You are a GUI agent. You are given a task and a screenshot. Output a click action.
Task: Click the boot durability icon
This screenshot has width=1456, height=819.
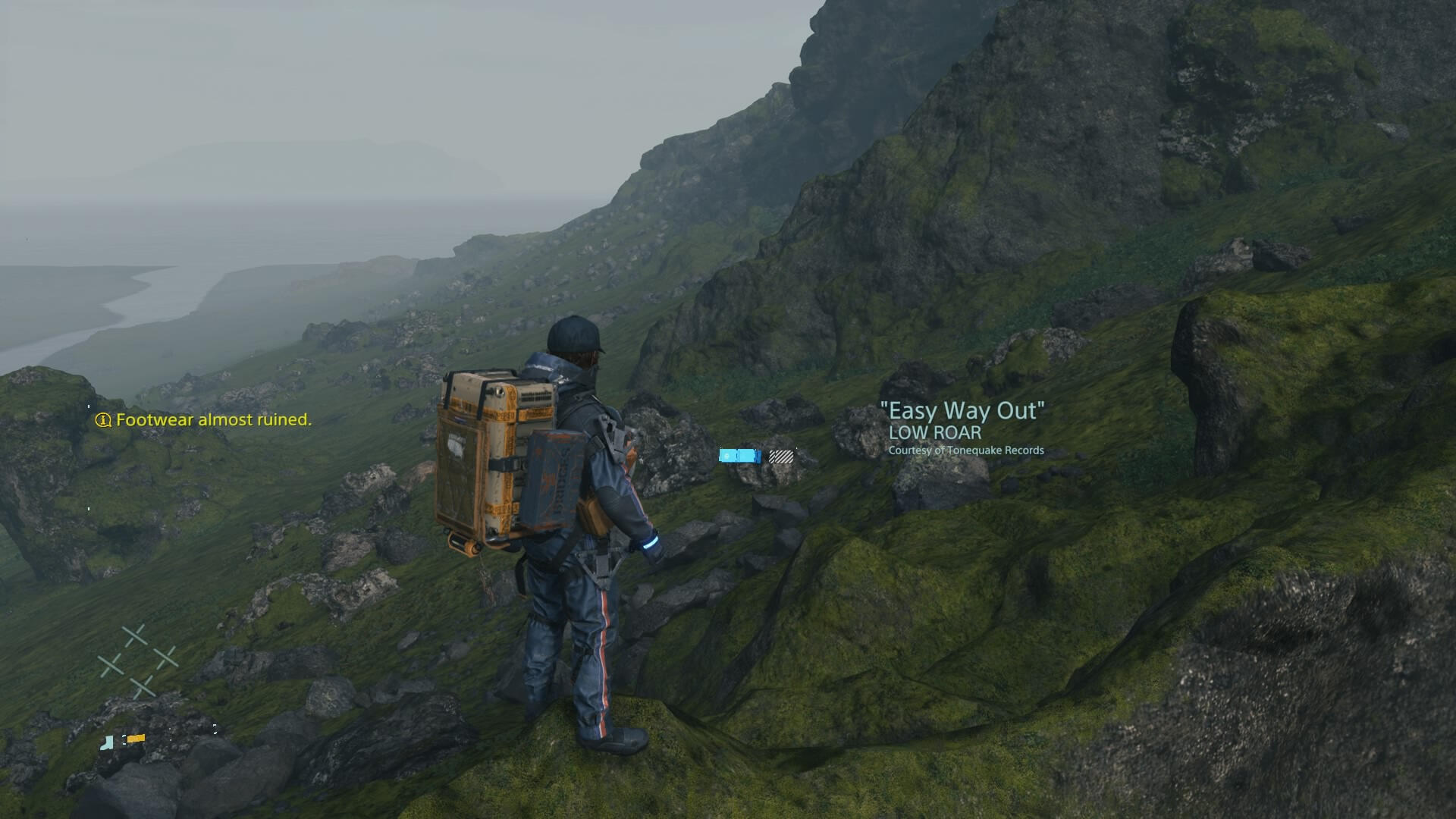[107, 742]
